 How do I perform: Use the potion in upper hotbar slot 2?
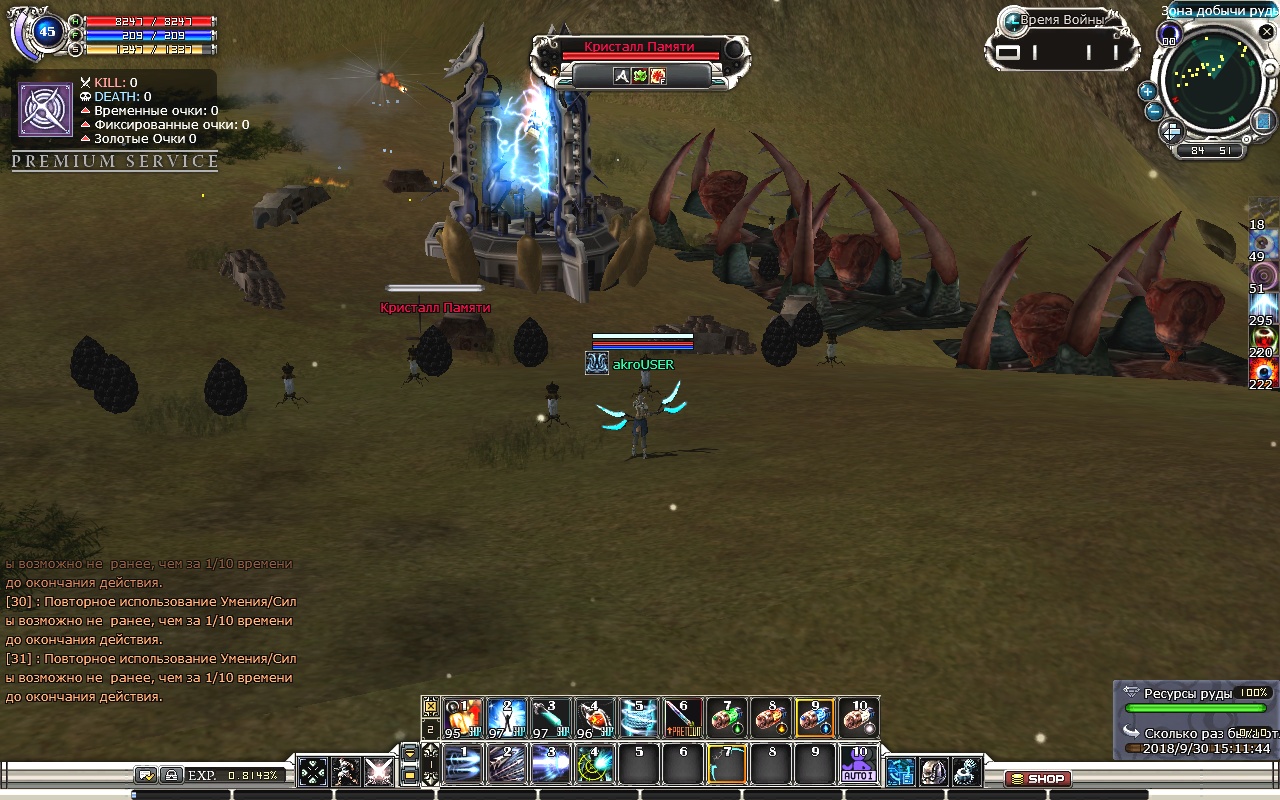point(507,717)
